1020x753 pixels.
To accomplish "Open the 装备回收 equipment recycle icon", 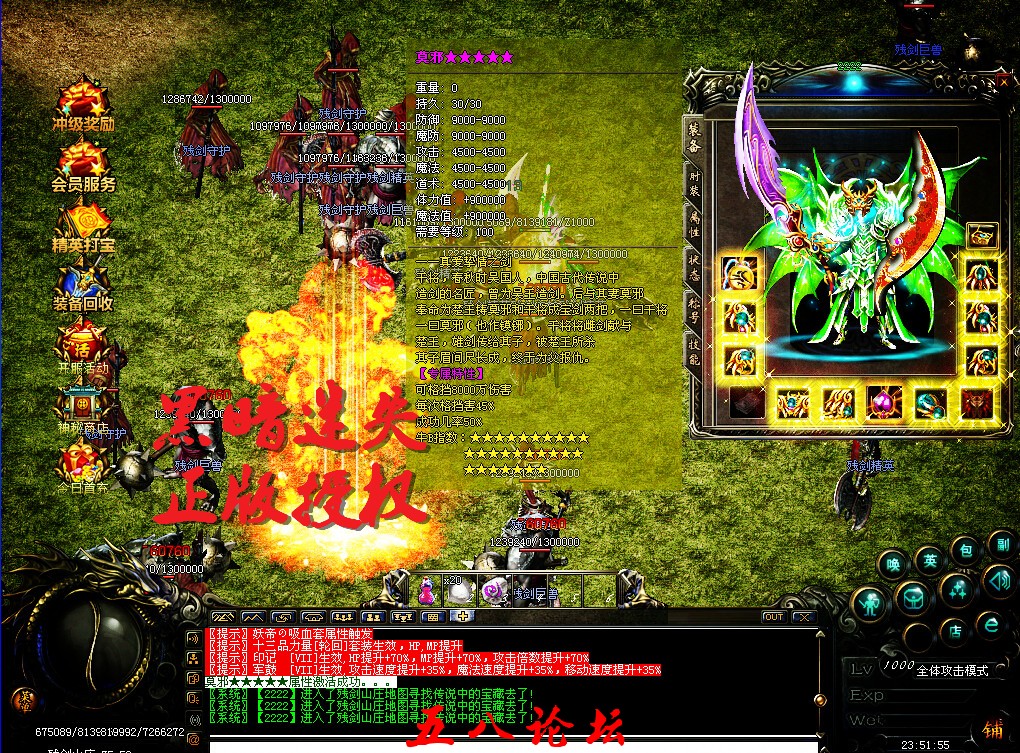I will click(x=83, y=283).
